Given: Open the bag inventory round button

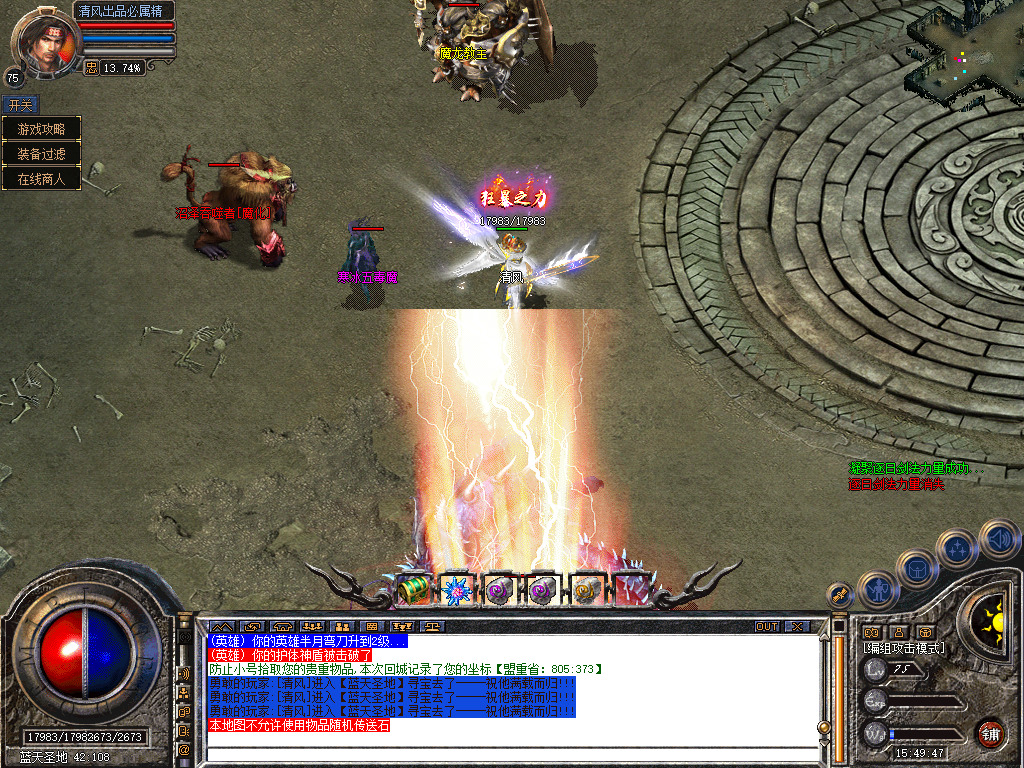Looking at the screenshot, I should [917, 568].
